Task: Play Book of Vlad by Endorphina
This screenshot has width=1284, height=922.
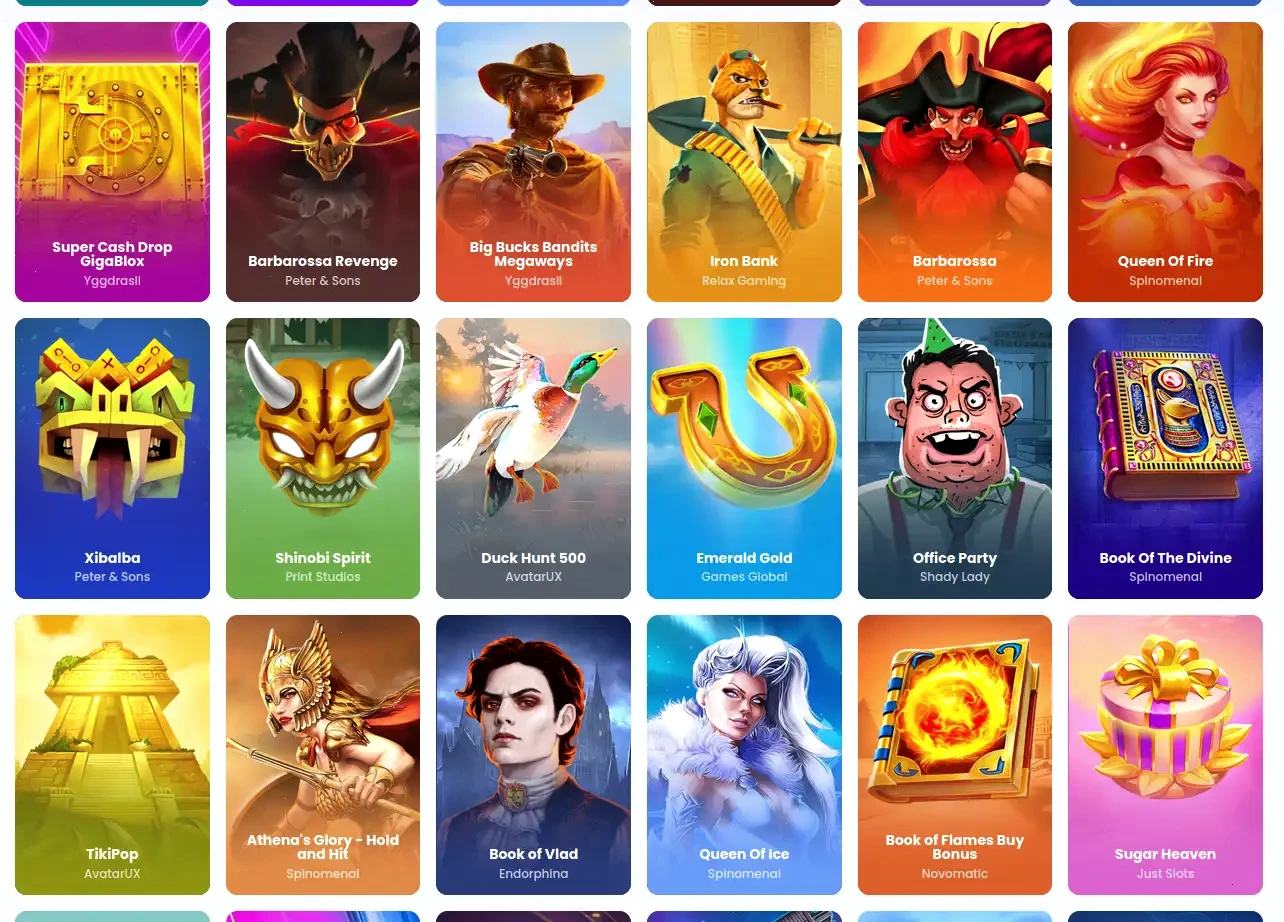Action: click(533, 754)
